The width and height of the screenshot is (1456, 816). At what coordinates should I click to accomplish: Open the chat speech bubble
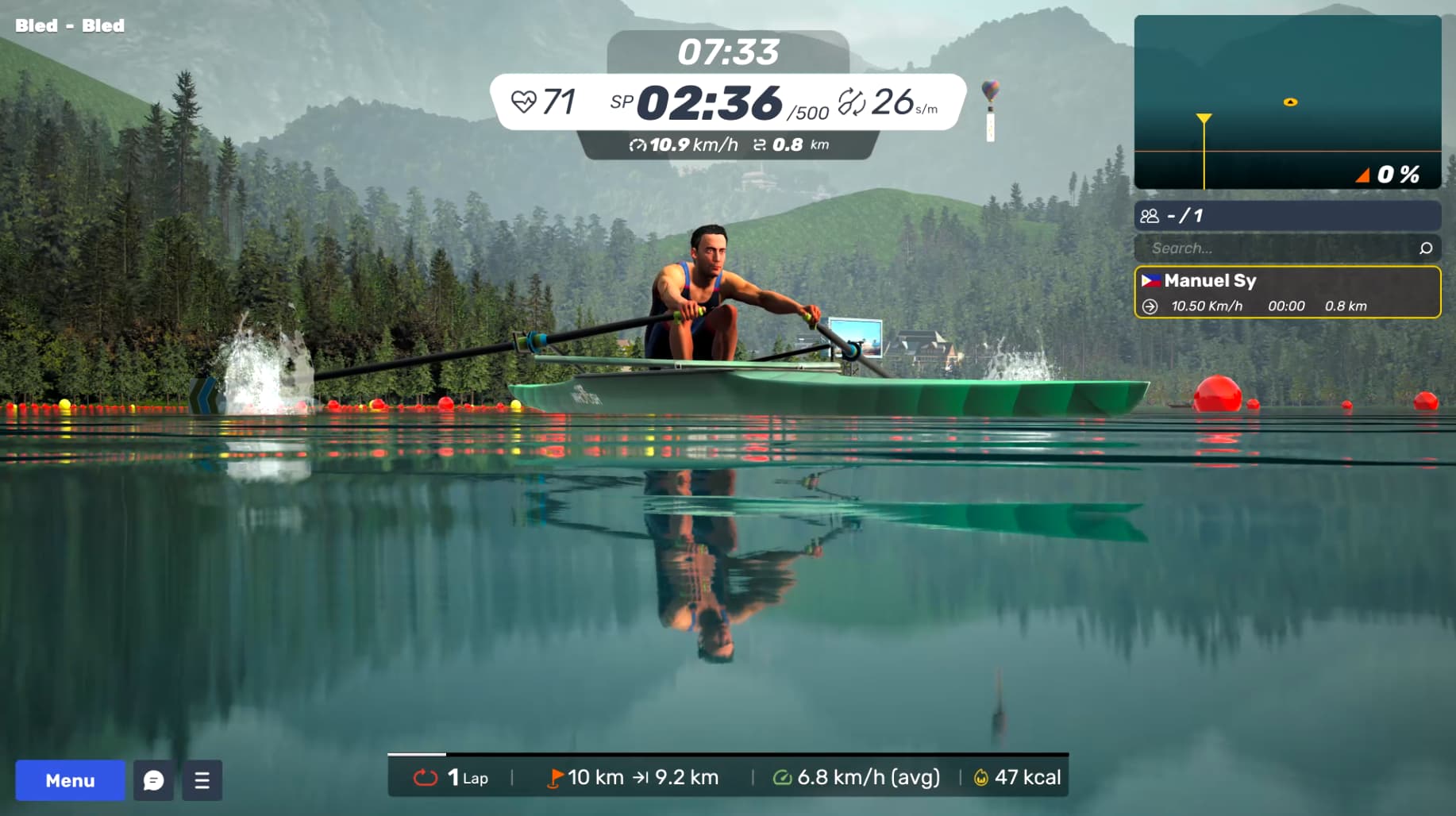(x=154, y=780)
